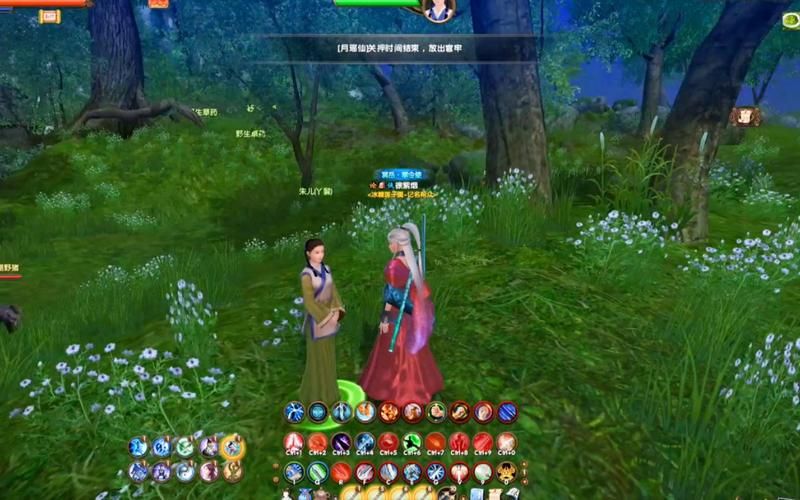The image size is (800, 500).
Task: Cast the Ctrl+5 red skill
Action: click(388, 442)
